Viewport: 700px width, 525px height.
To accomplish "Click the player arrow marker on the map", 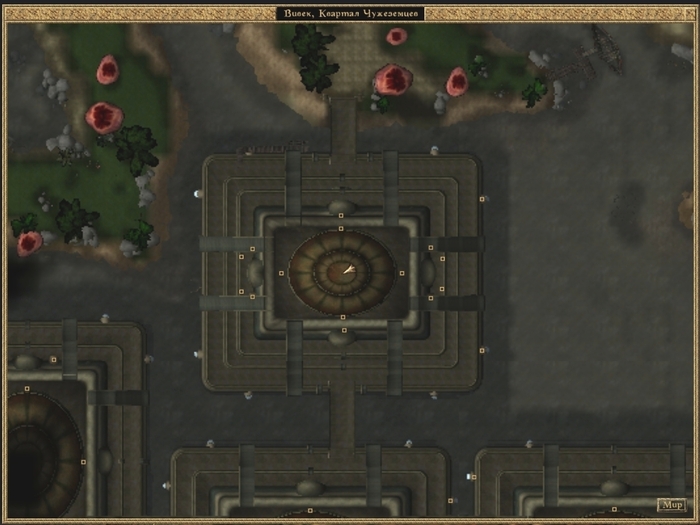I will pos(348,269).
